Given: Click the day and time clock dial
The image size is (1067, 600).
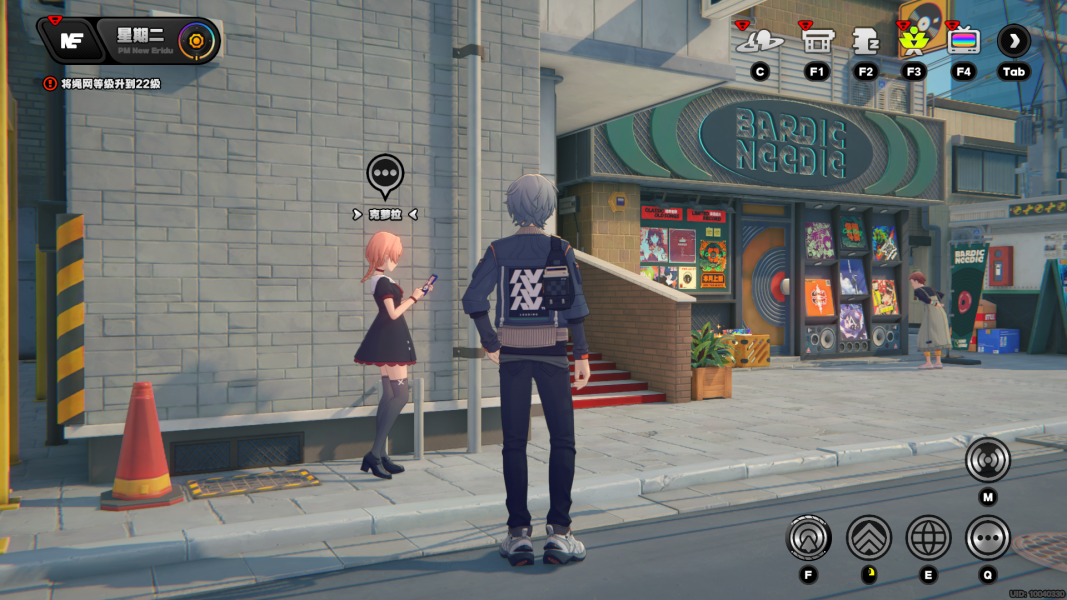Looking at the screenshot, I should pyautogui.click(x=196, y=41).
